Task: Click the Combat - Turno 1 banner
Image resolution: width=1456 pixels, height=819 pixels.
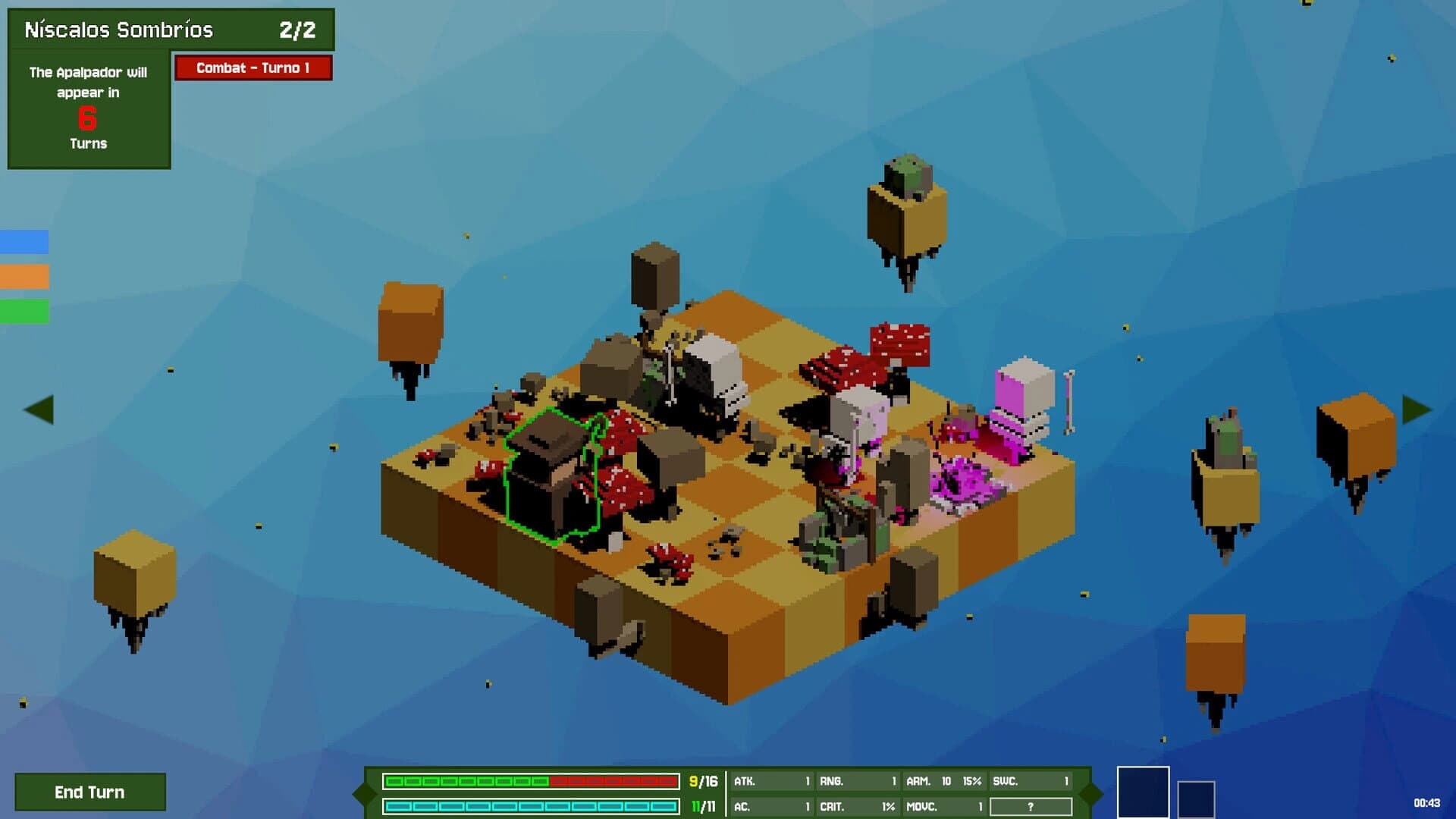Action: click(254, 68)
